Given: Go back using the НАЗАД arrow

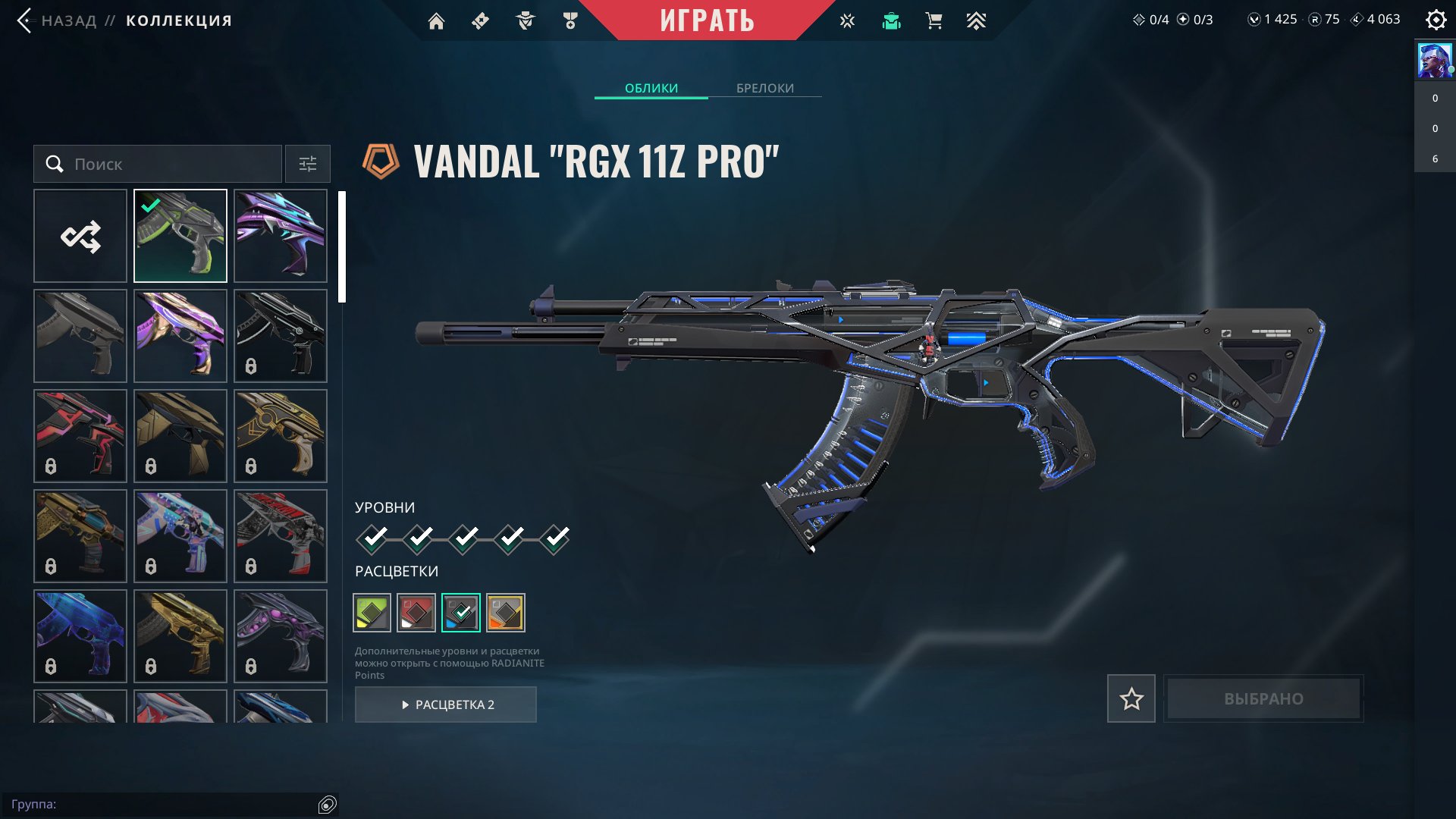Looking at the screenshot, I should (26, 20).
